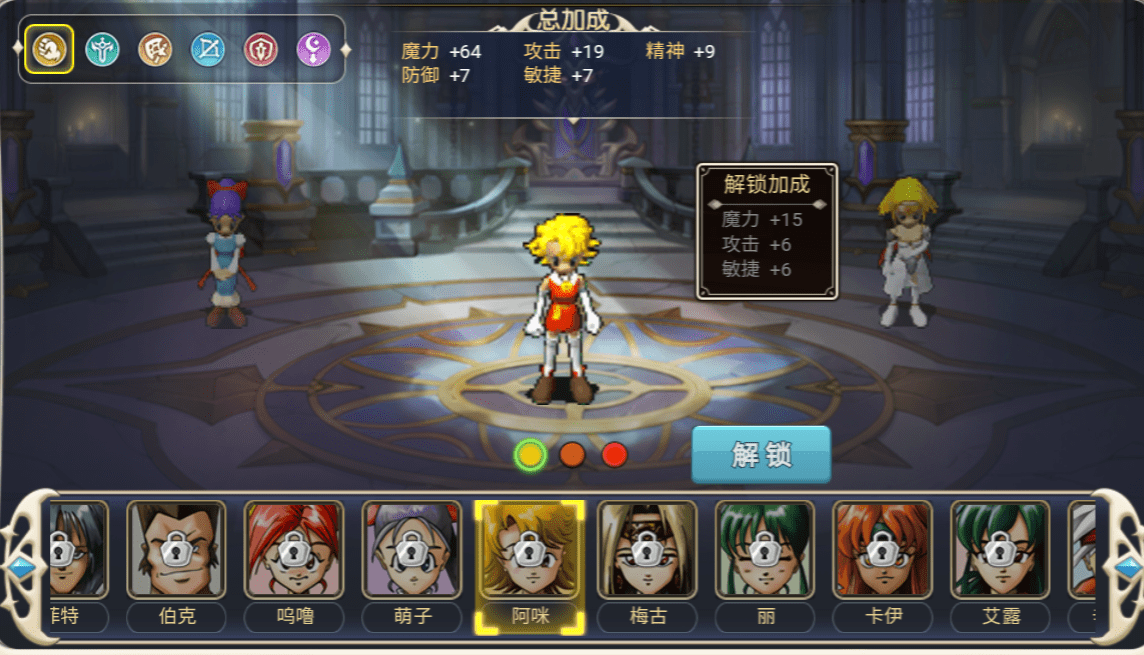Choose the 呜噜 character portrait

click(x=294, y=549)
